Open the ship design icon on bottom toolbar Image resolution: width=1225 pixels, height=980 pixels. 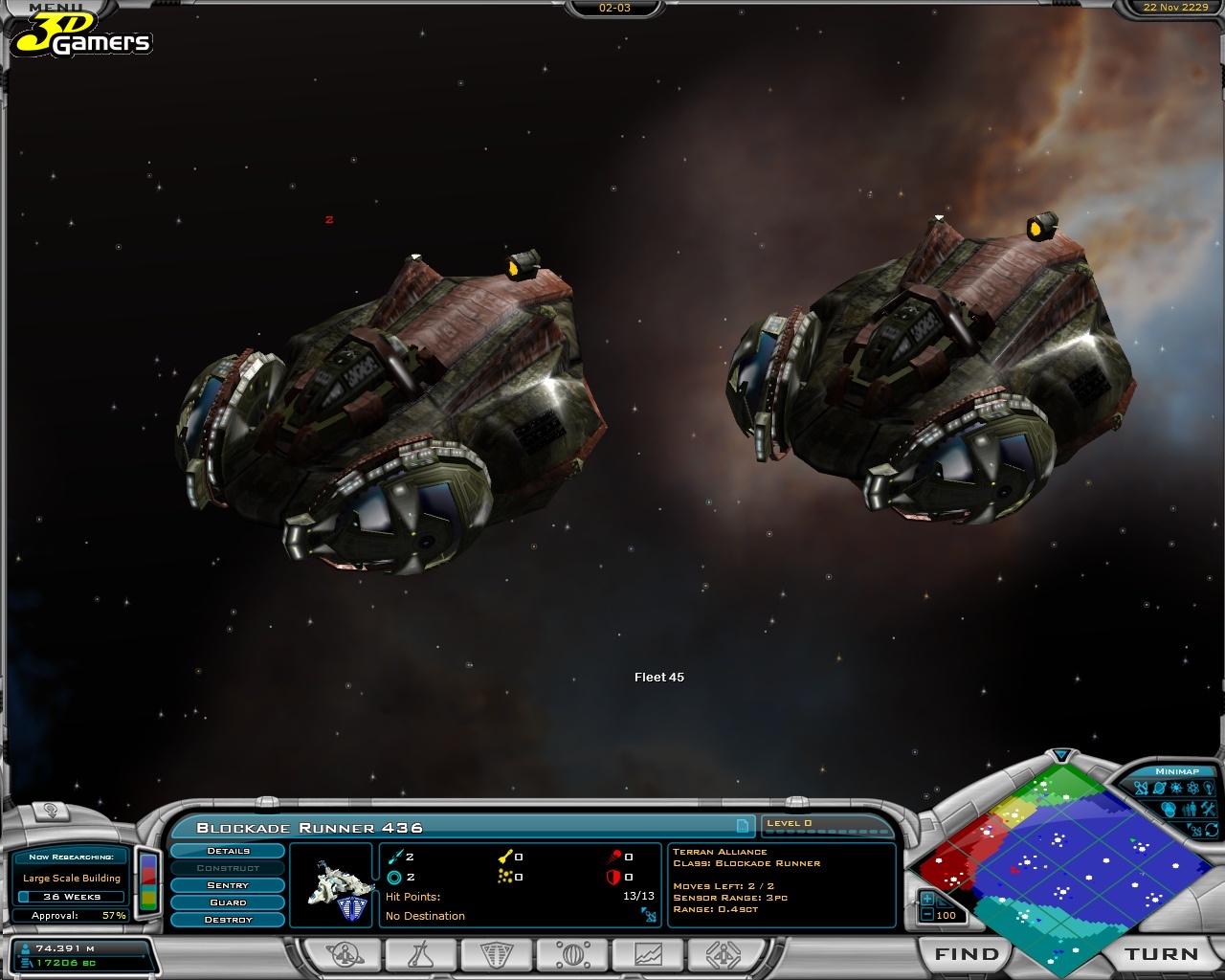[724, 954]
